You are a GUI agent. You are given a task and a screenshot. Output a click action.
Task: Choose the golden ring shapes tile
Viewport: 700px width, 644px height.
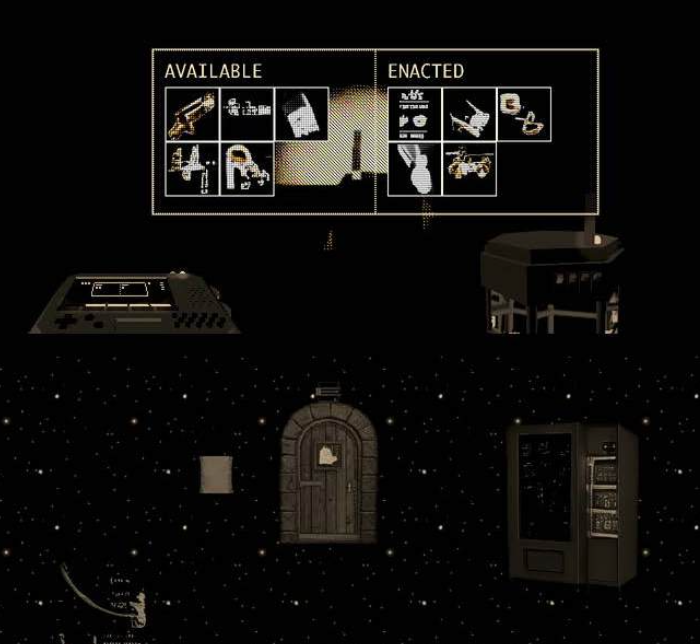point(525,114)
